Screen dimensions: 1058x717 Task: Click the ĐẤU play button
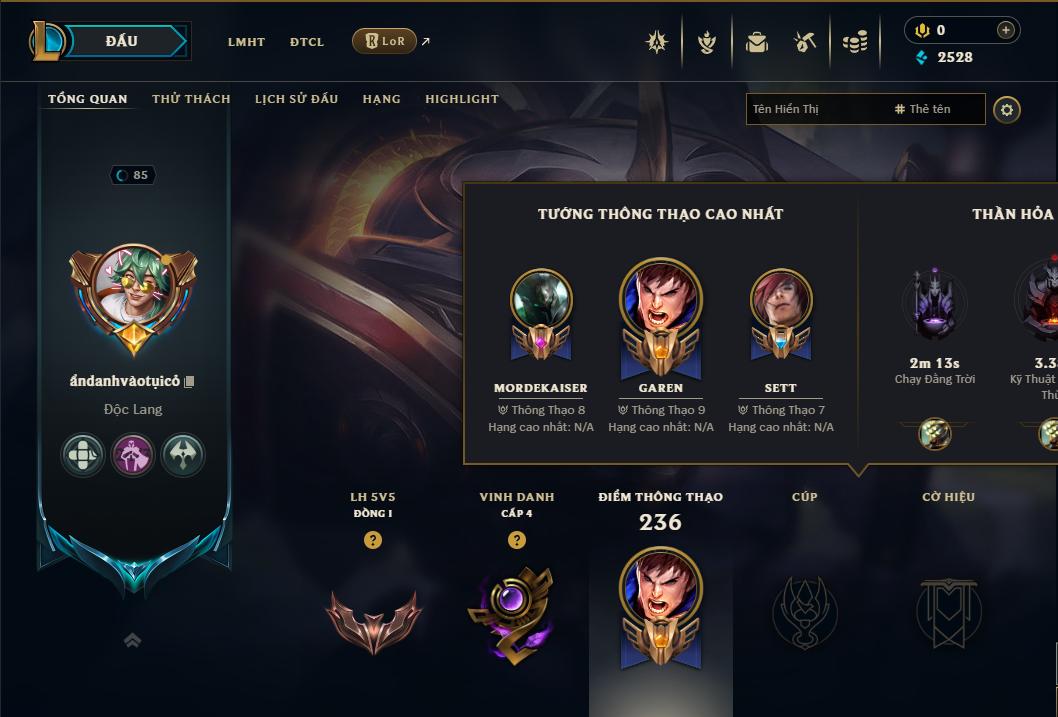click(122, 41)
